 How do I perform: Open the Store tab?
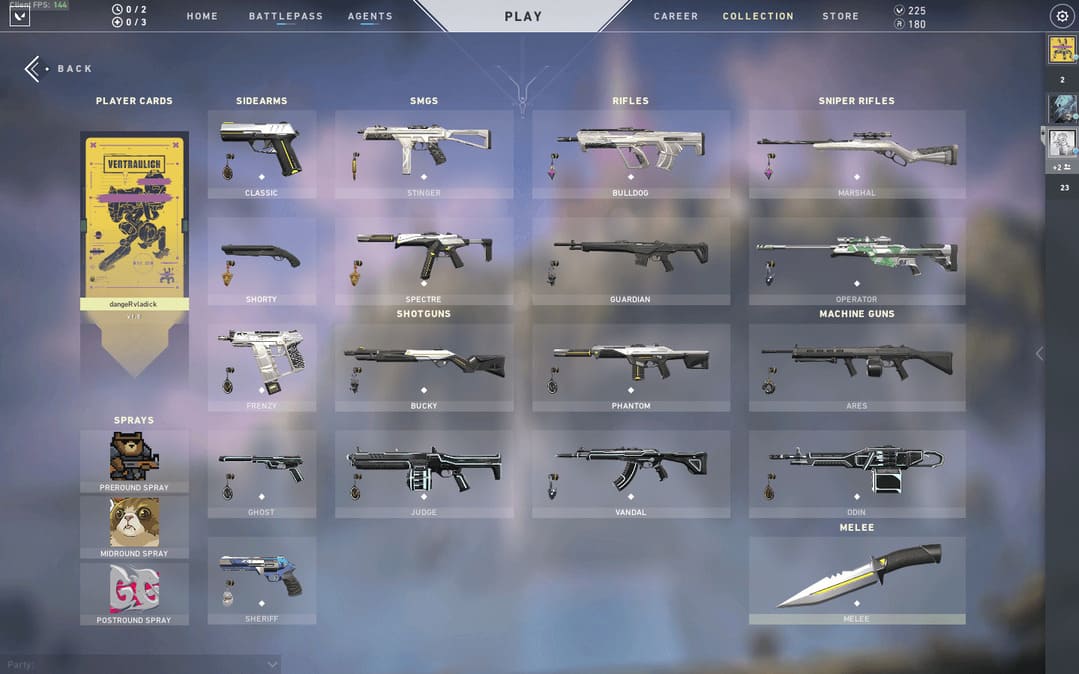pos(840,16)
